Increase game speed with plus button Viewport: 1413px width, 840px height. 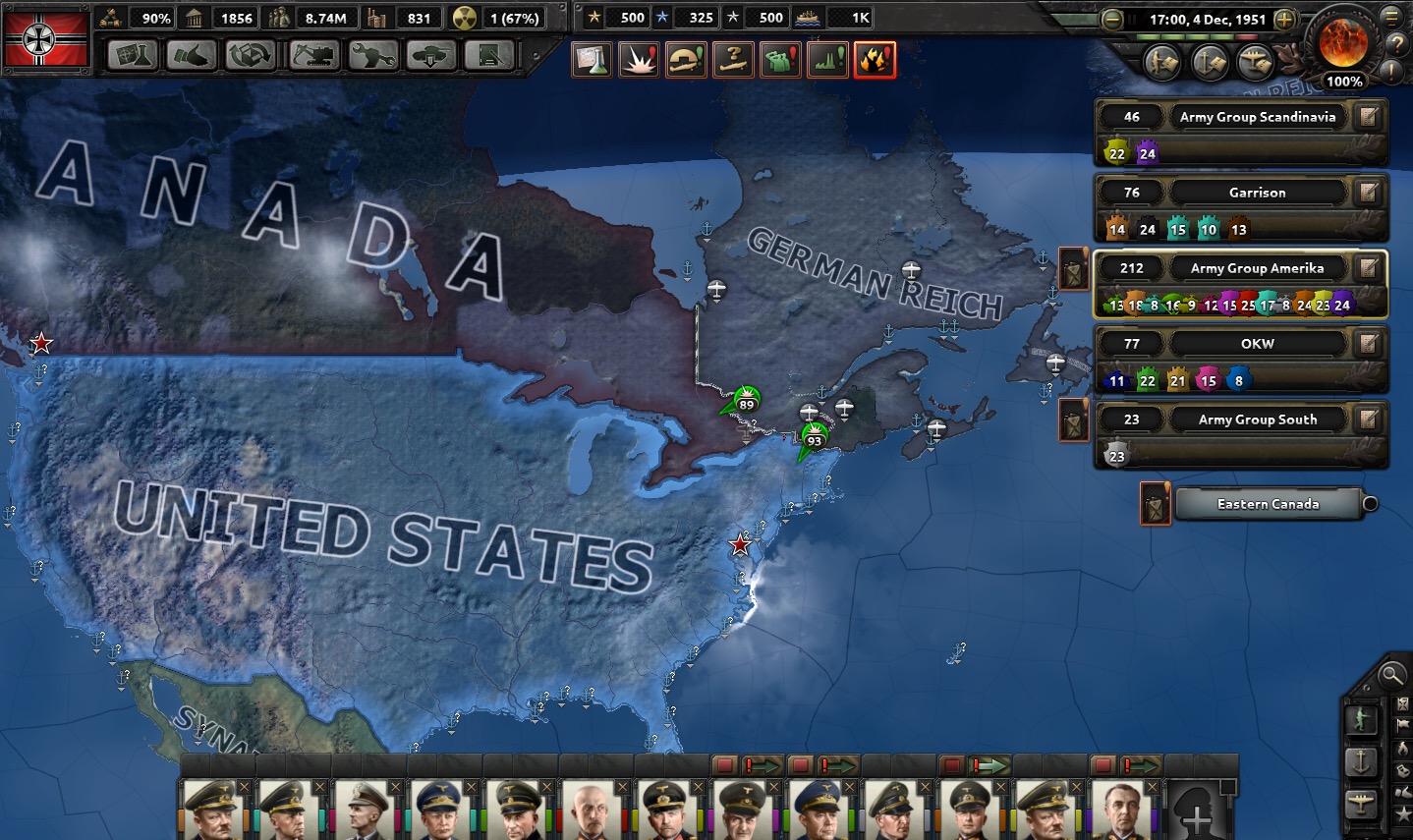pyautogui.click(x=1284, y=19)
